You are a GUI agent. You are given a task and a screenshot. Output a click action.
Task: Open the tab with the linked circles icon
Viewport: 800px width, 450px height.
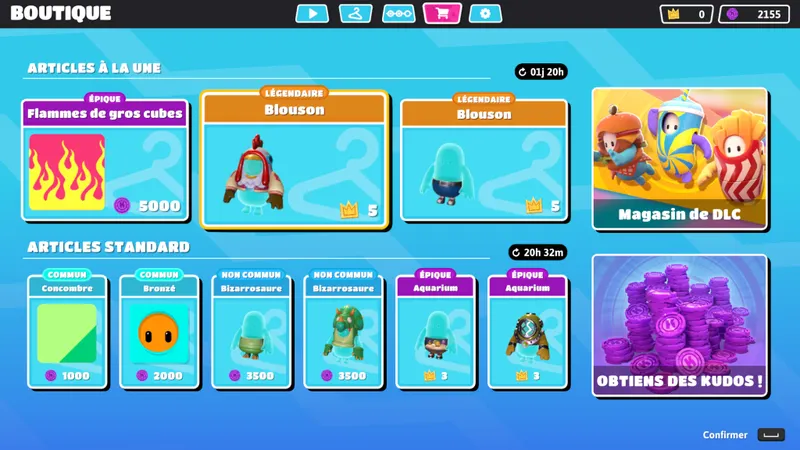(x=399, y=14)
